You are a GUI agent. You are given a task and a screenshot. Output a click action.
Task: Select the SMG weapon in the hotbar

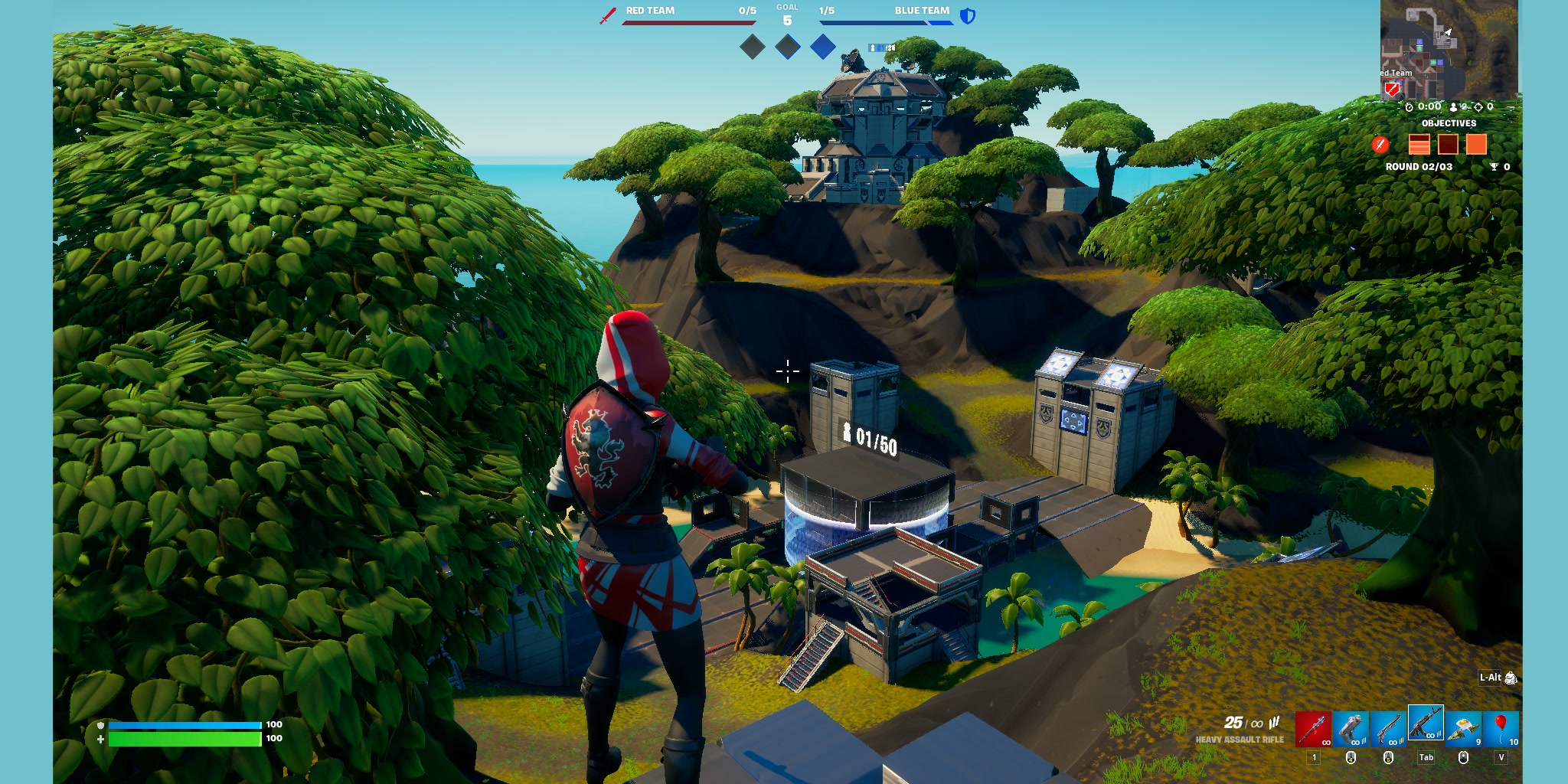1350,728
